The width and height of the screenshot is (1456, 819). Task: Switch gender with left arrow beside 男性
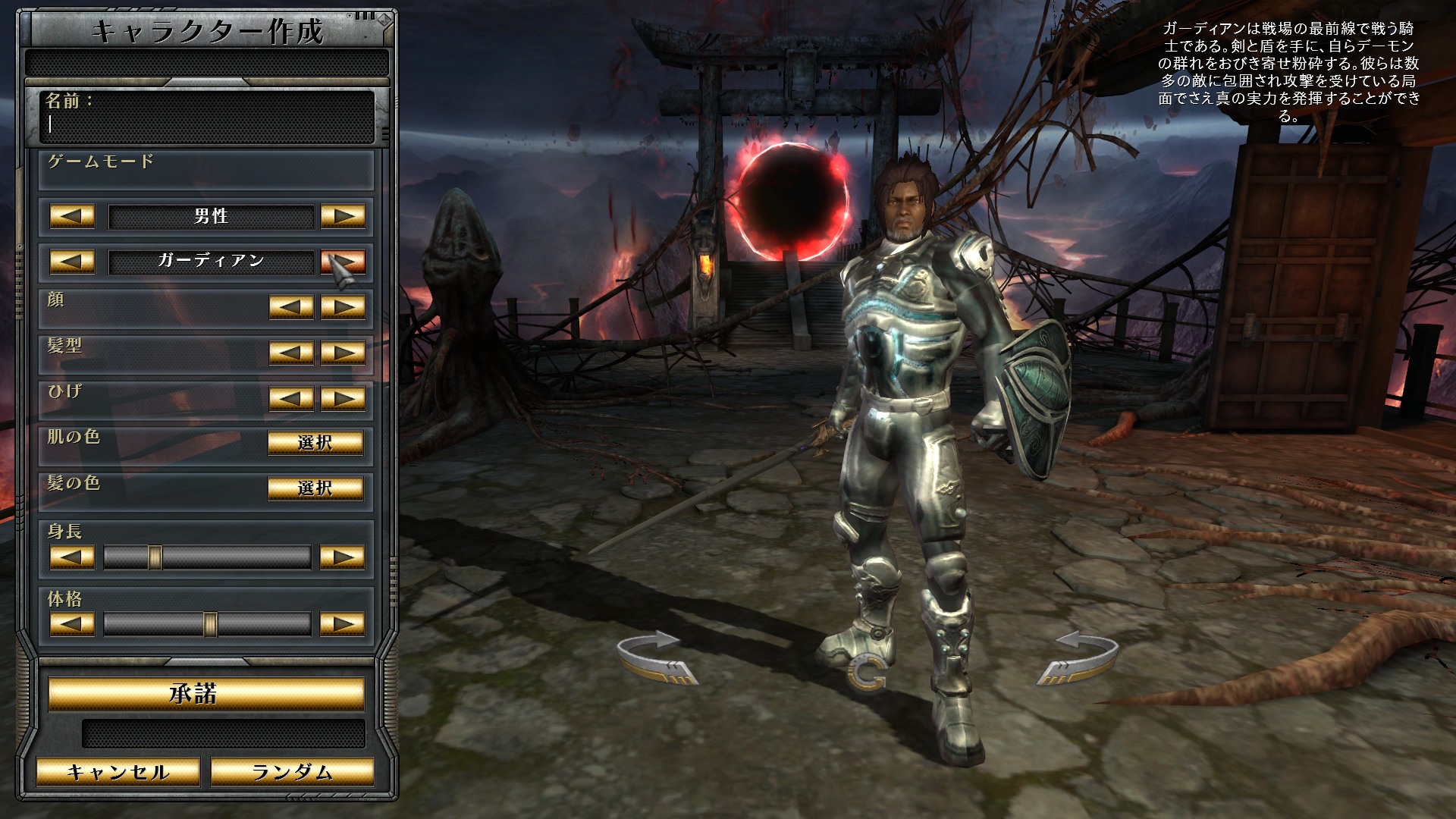pos(72,216)
